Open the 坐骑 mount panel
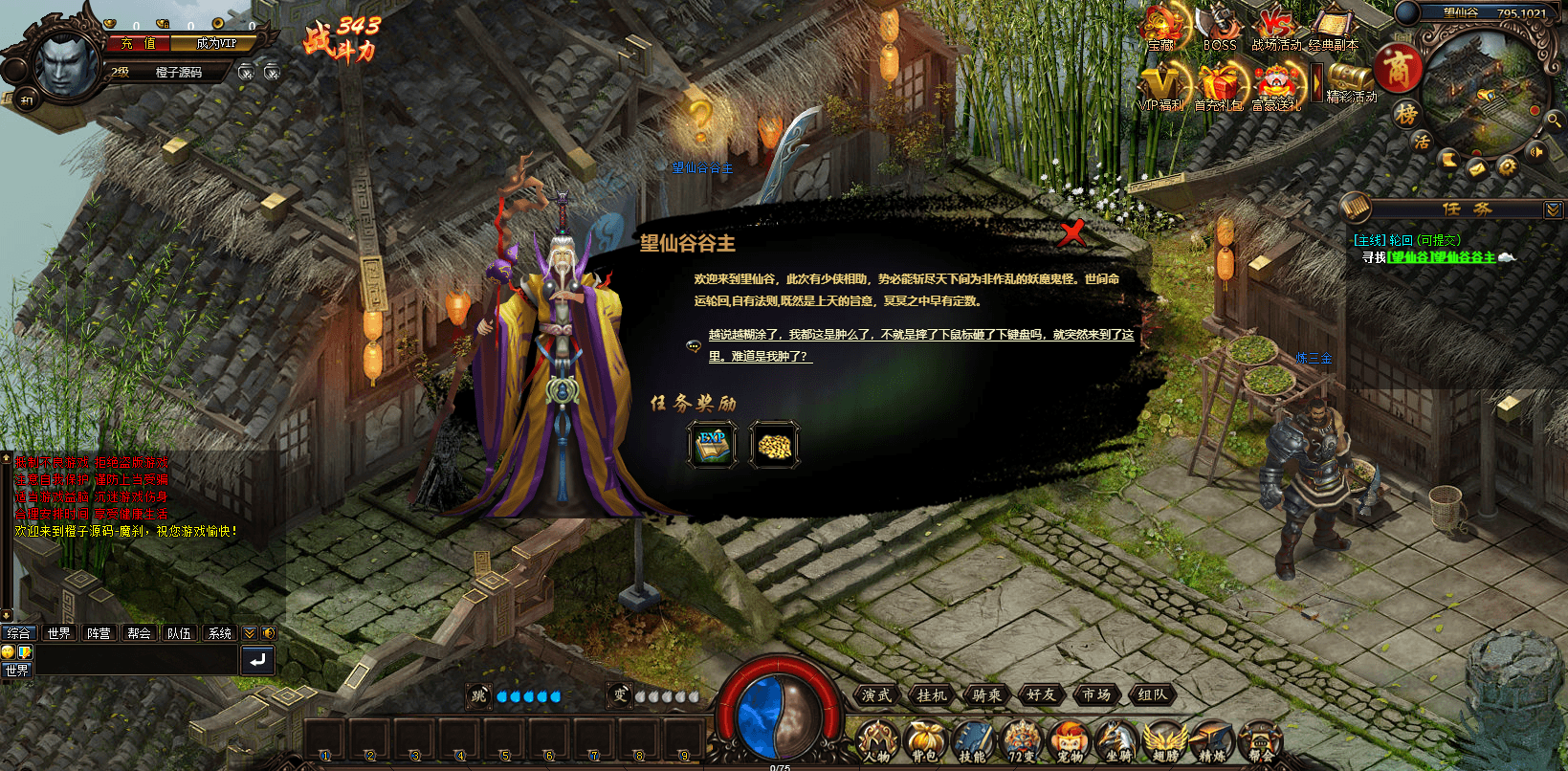This screenshot has height=771, width=1568. click(1116, 740)
